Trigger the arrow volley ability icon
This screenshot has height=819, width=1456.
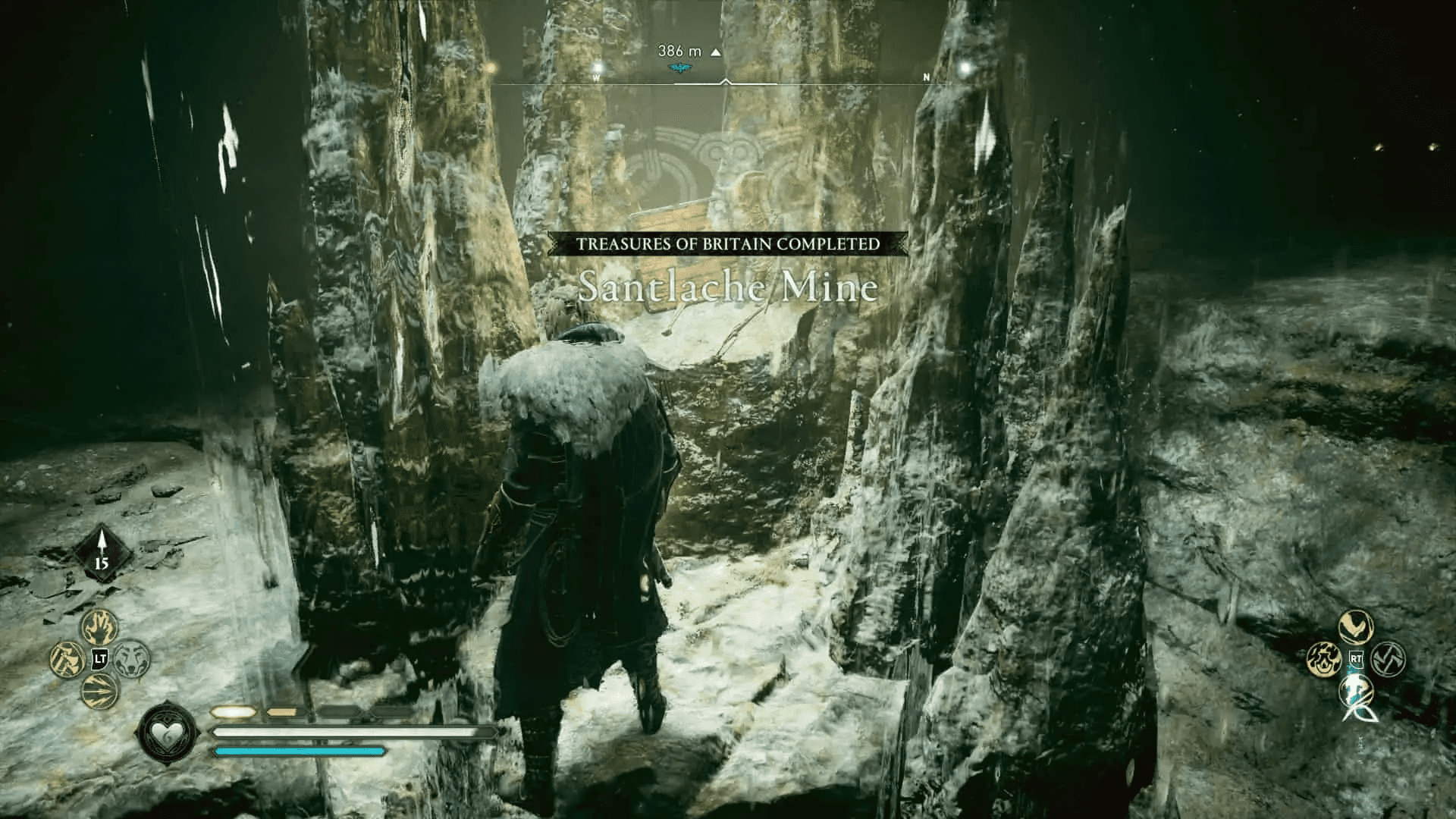click(99, 689)
